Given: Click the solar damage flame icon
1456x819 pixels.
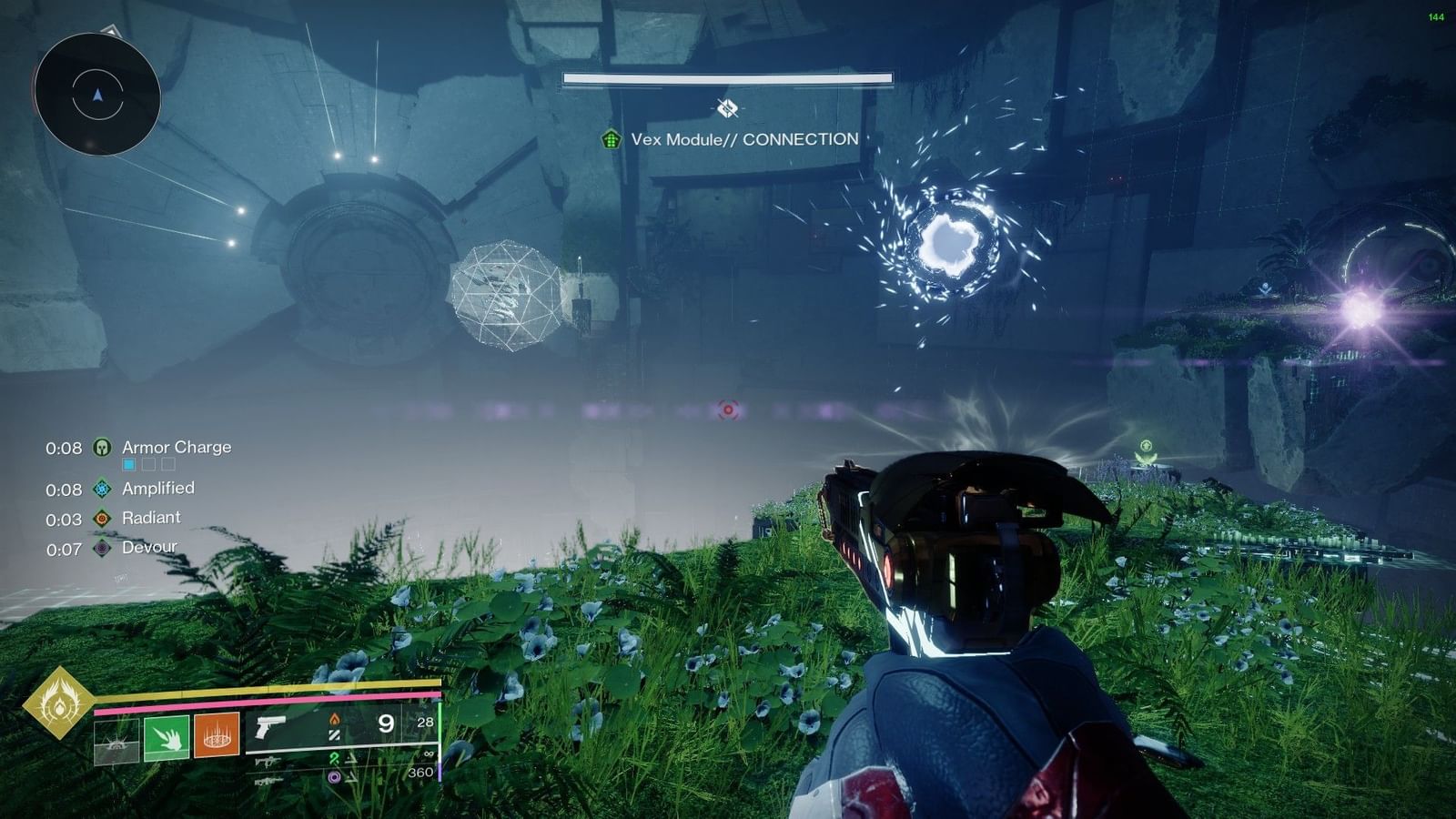Looking at the screenshot, I should point(334,721).
